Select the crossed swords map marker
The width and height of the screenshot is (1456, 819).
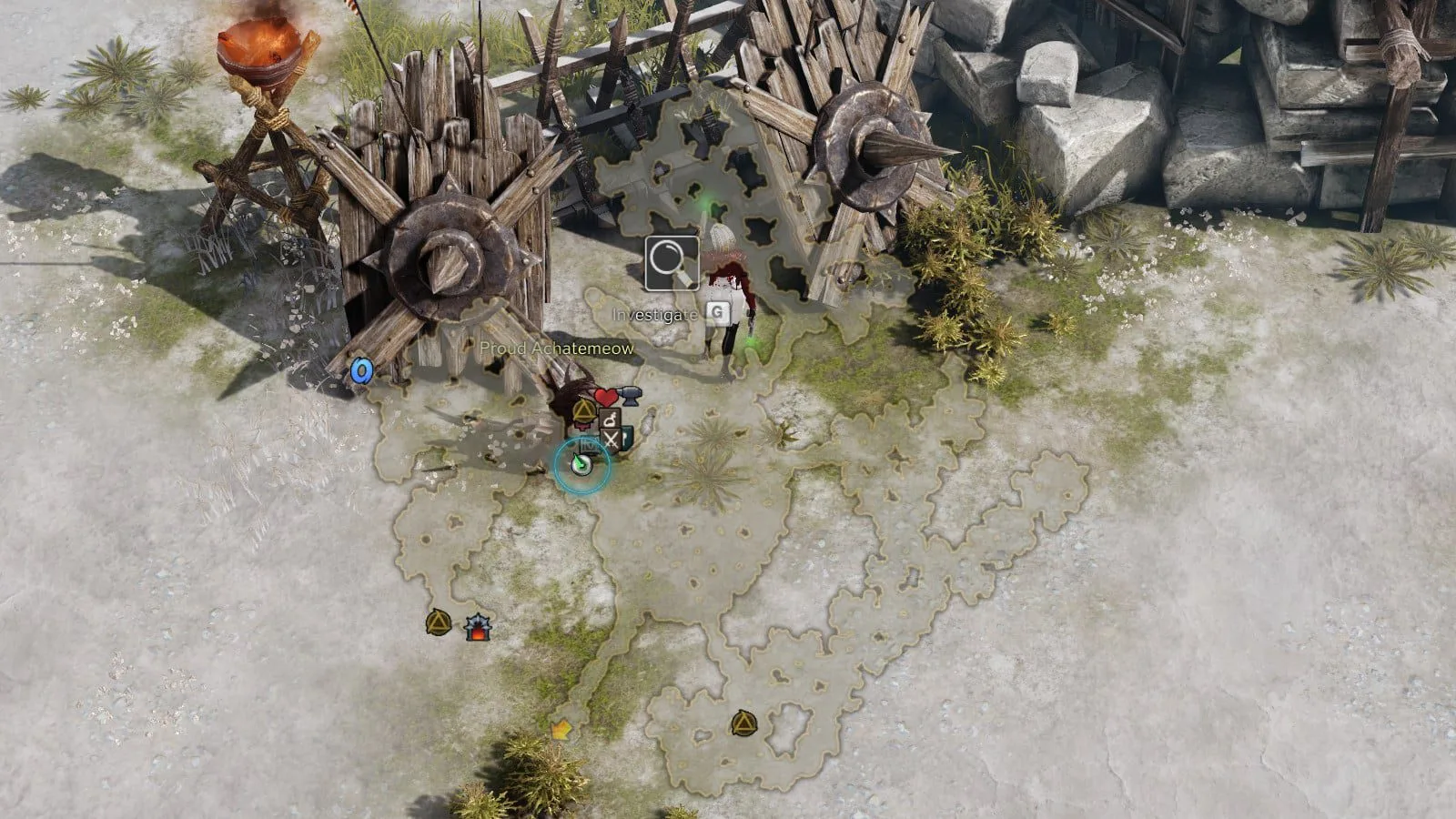coord(612,440)
